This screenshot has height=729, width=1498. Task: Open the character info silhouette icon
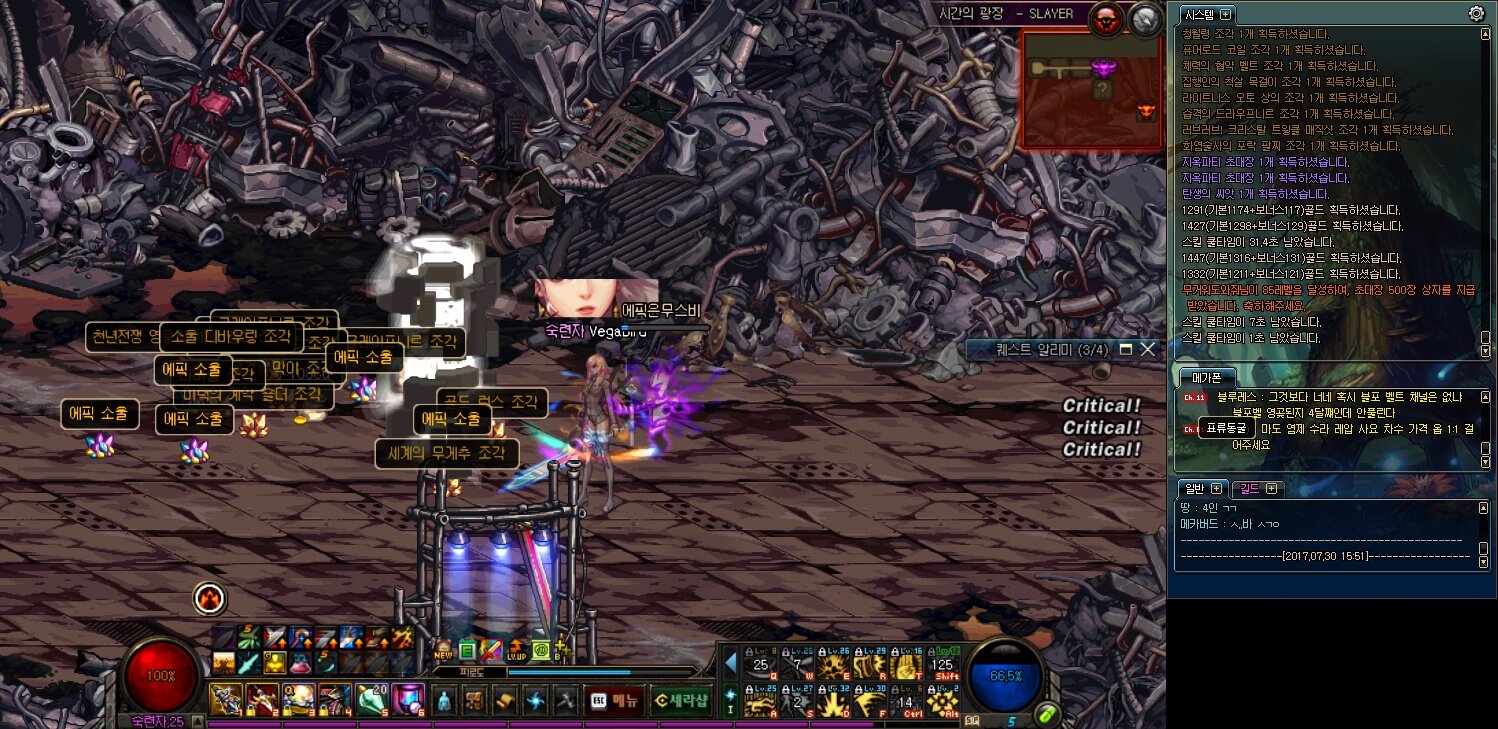click(x=445, y=700)
